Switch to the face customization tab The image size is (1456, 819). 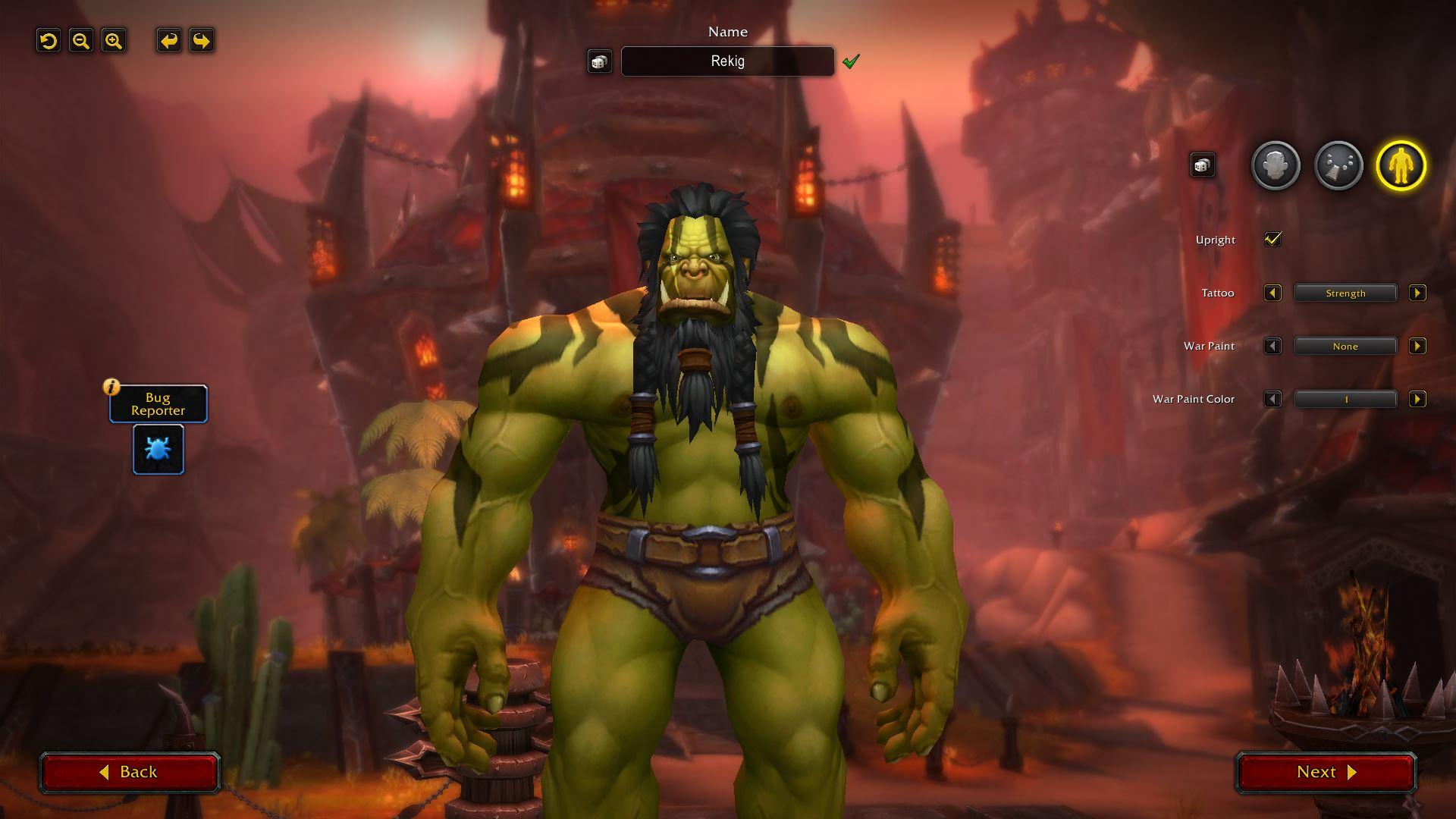coord(1276,165)
